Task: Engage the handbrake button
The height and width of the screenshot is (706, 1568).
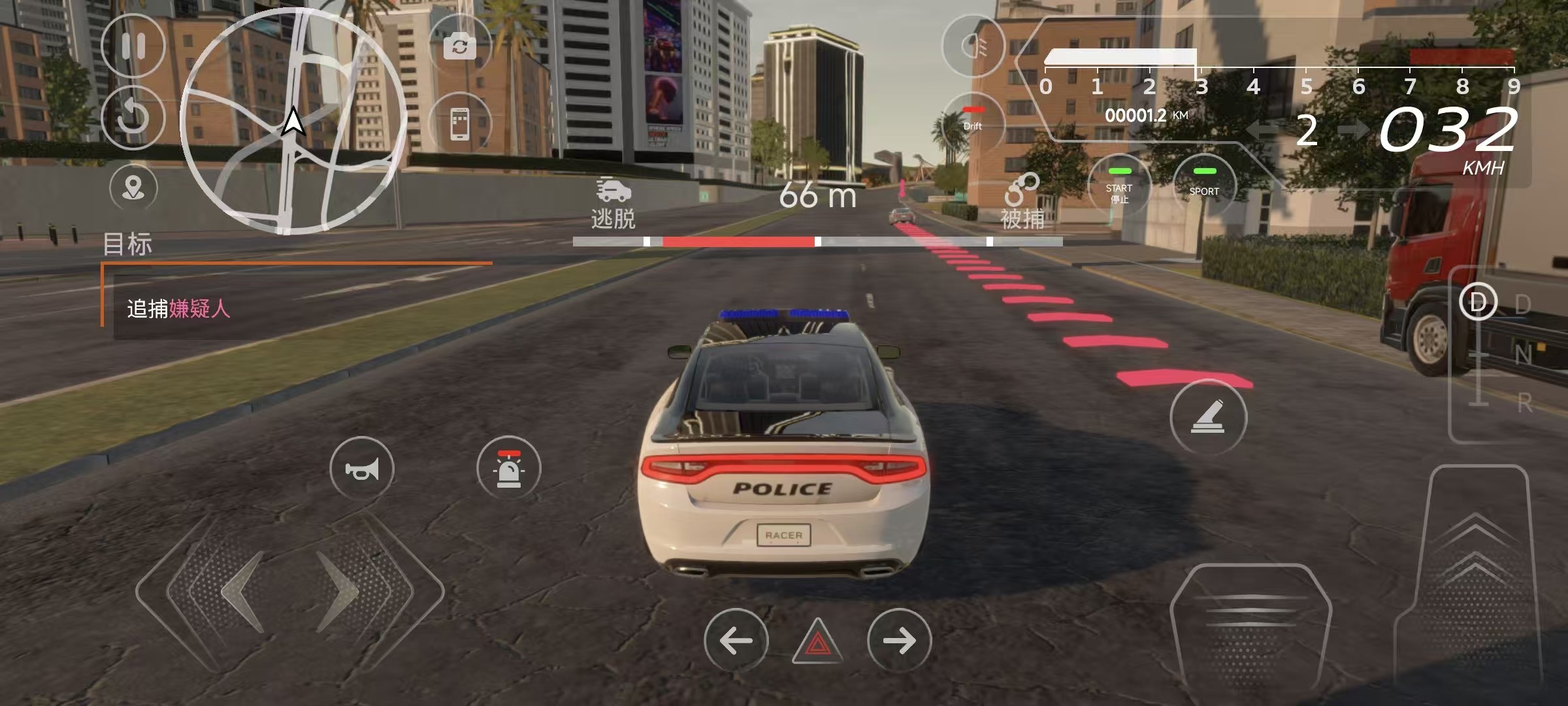Action: [1208, 417]
